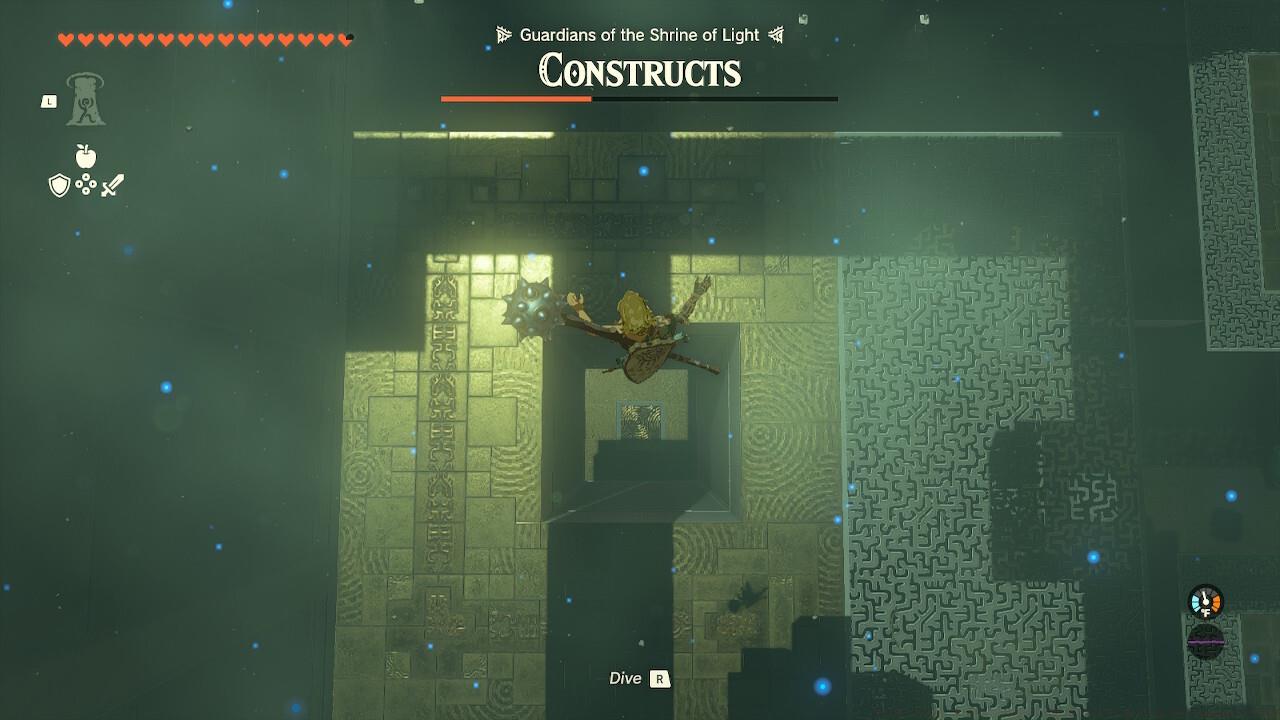Click the apple food item icon

85,156
